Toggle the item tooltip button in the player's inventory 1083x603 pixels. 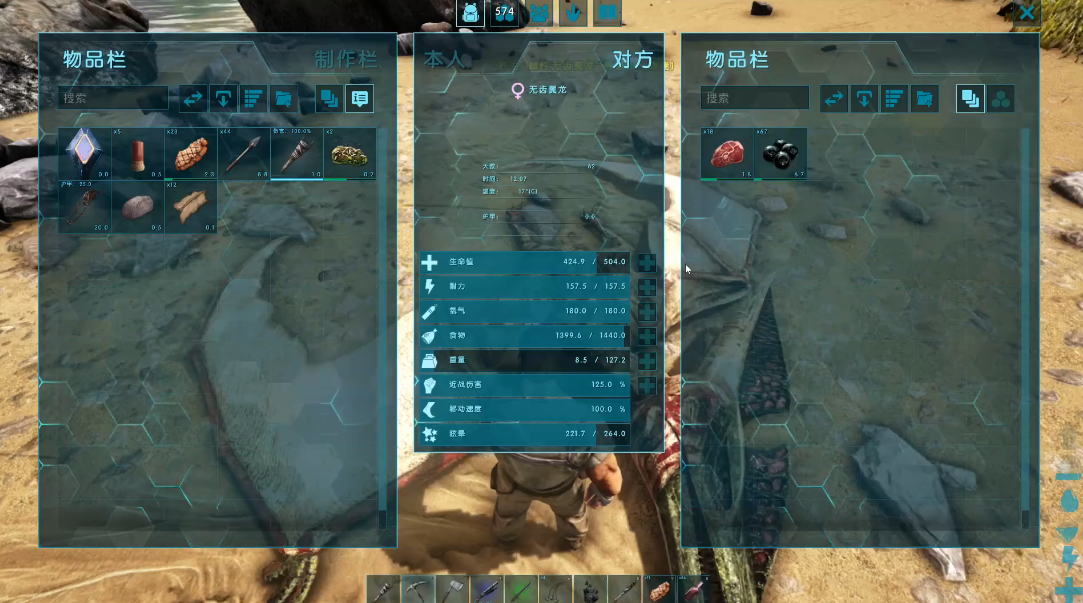359,98
